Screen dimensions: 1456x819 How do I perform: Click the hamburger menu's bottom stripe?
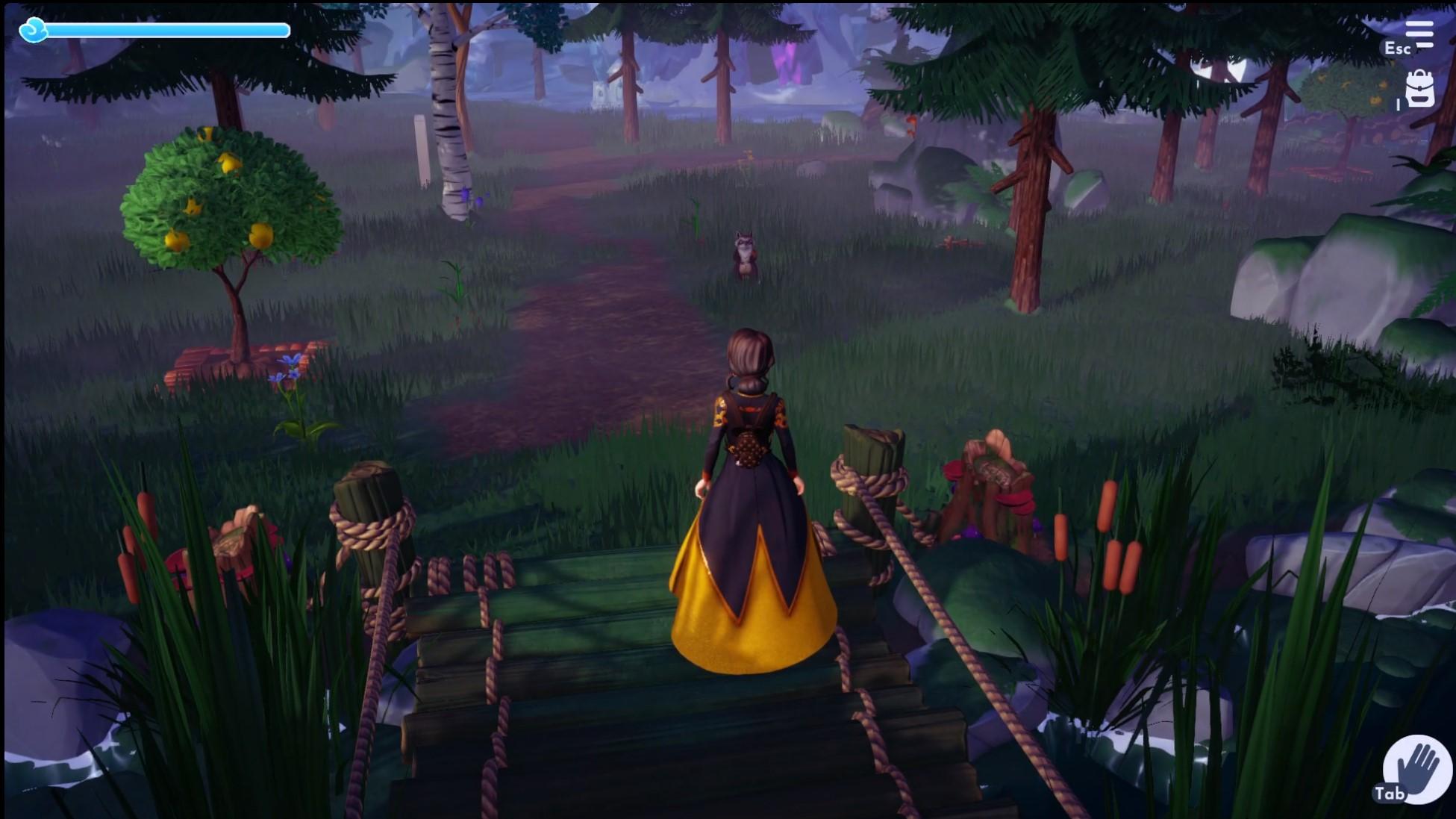1425,45
